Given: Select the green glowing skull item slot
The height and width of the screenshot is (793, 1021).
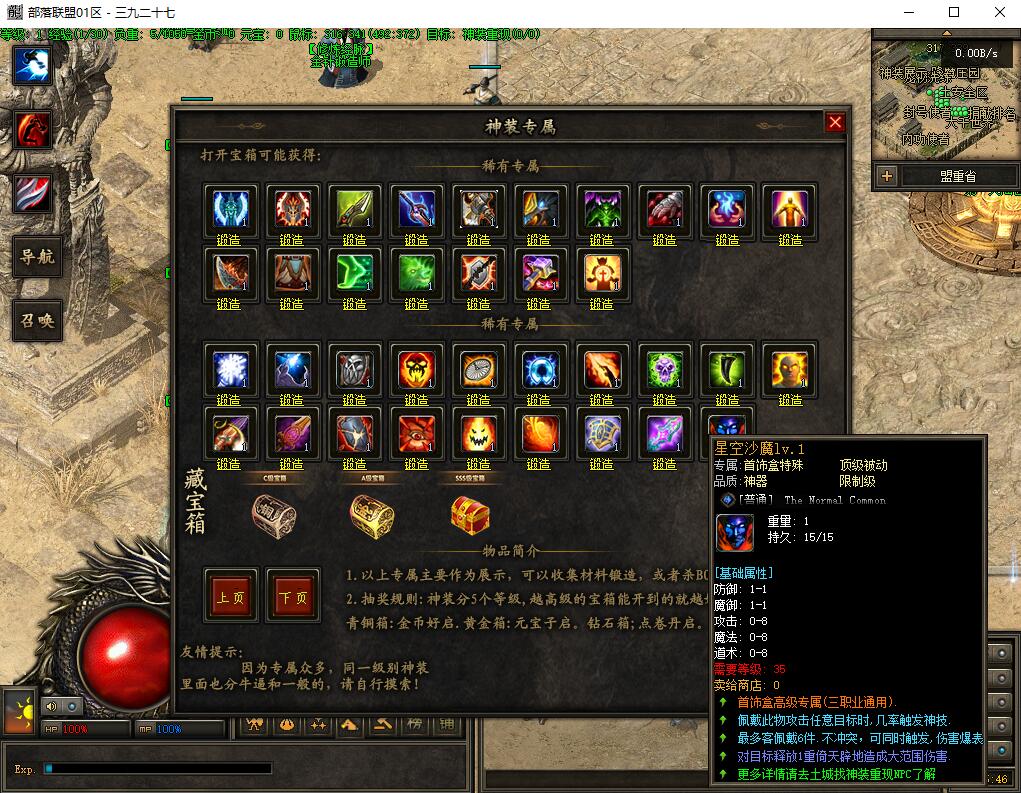Looking at the screenshot, I should click(x=664, y=370).
